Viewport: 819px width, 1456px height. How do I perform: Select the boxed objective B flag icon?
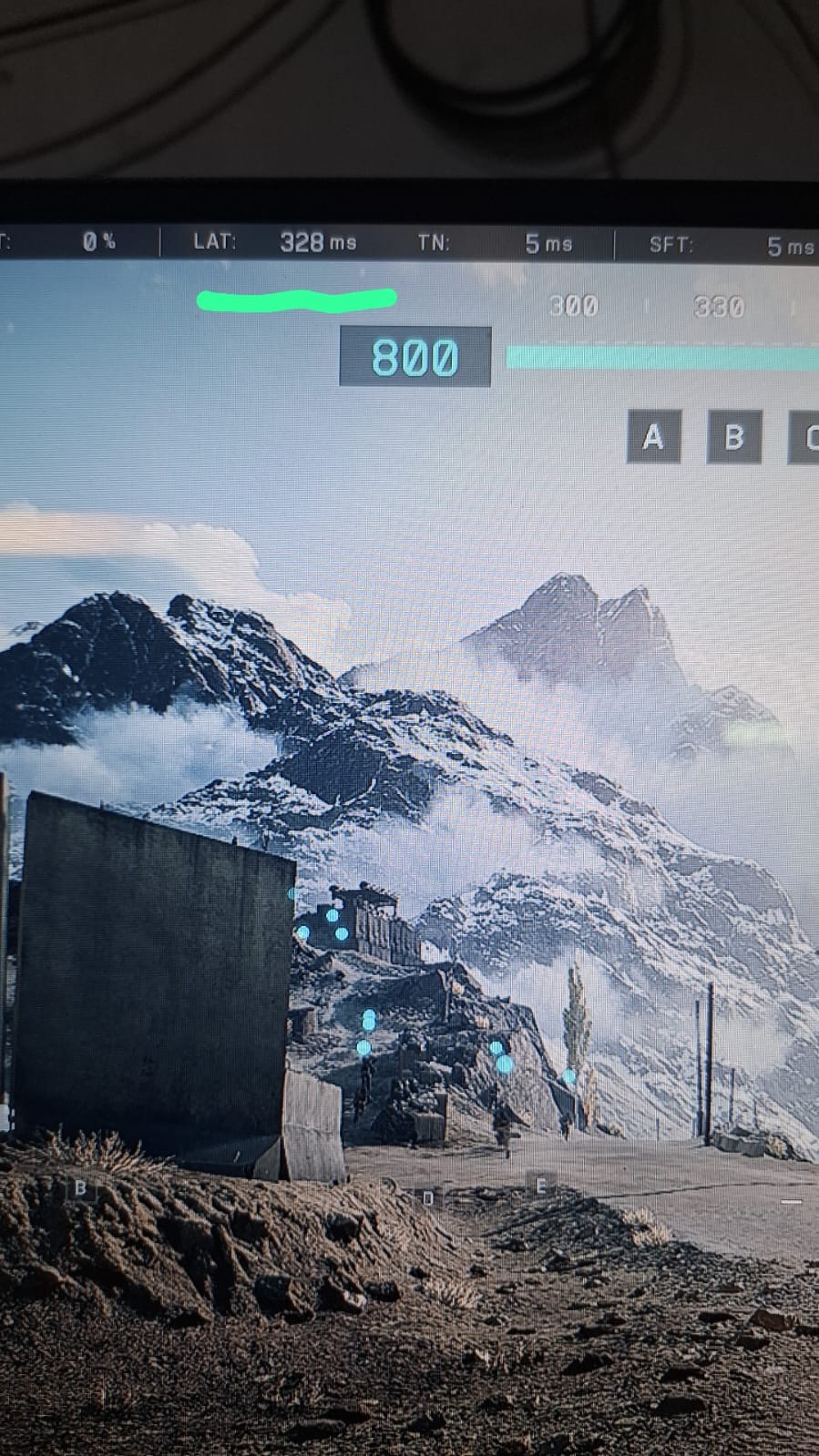pos(734,438)
